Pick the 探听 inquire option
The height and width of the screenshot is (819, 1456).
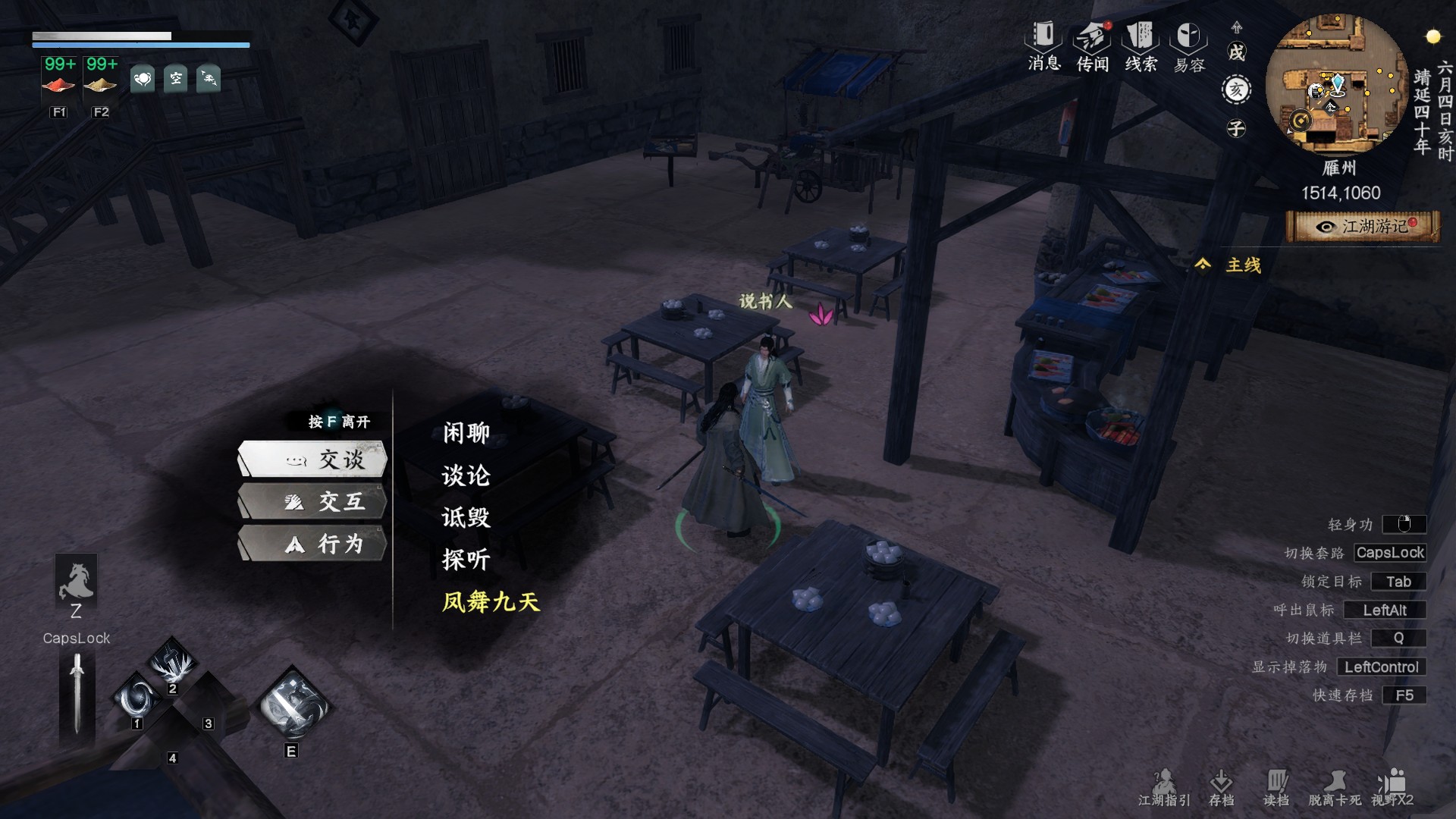coord(466,560)
